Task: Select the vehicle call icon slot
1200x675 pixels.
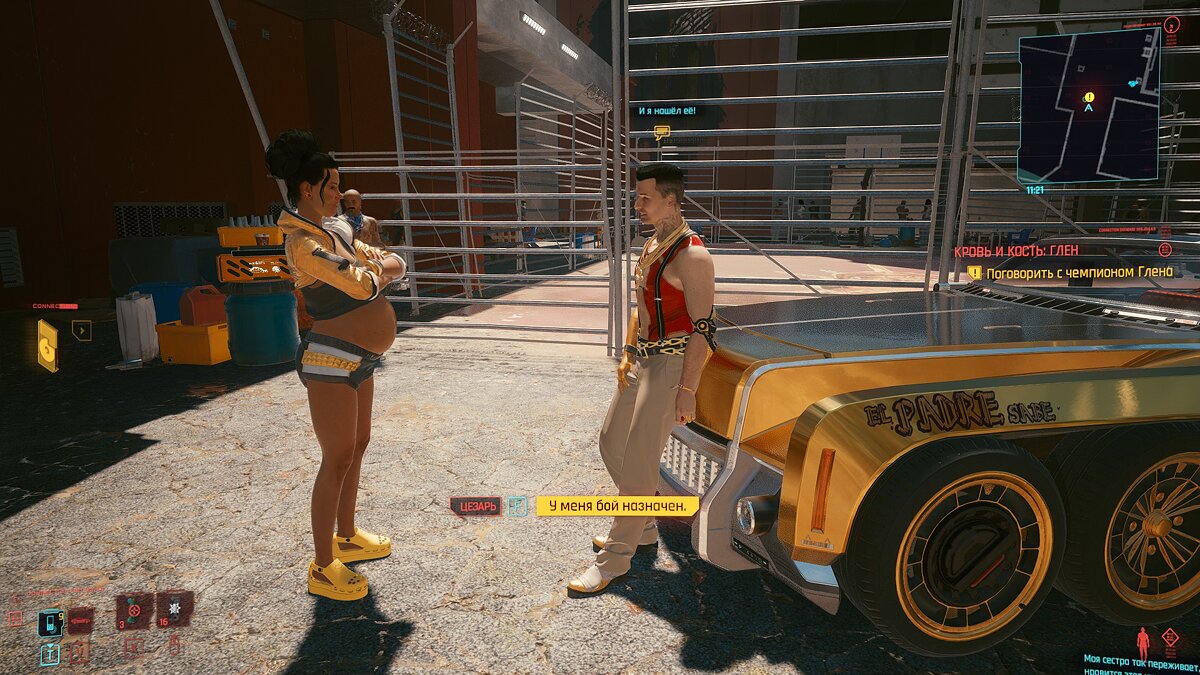Action: [80, 621]
